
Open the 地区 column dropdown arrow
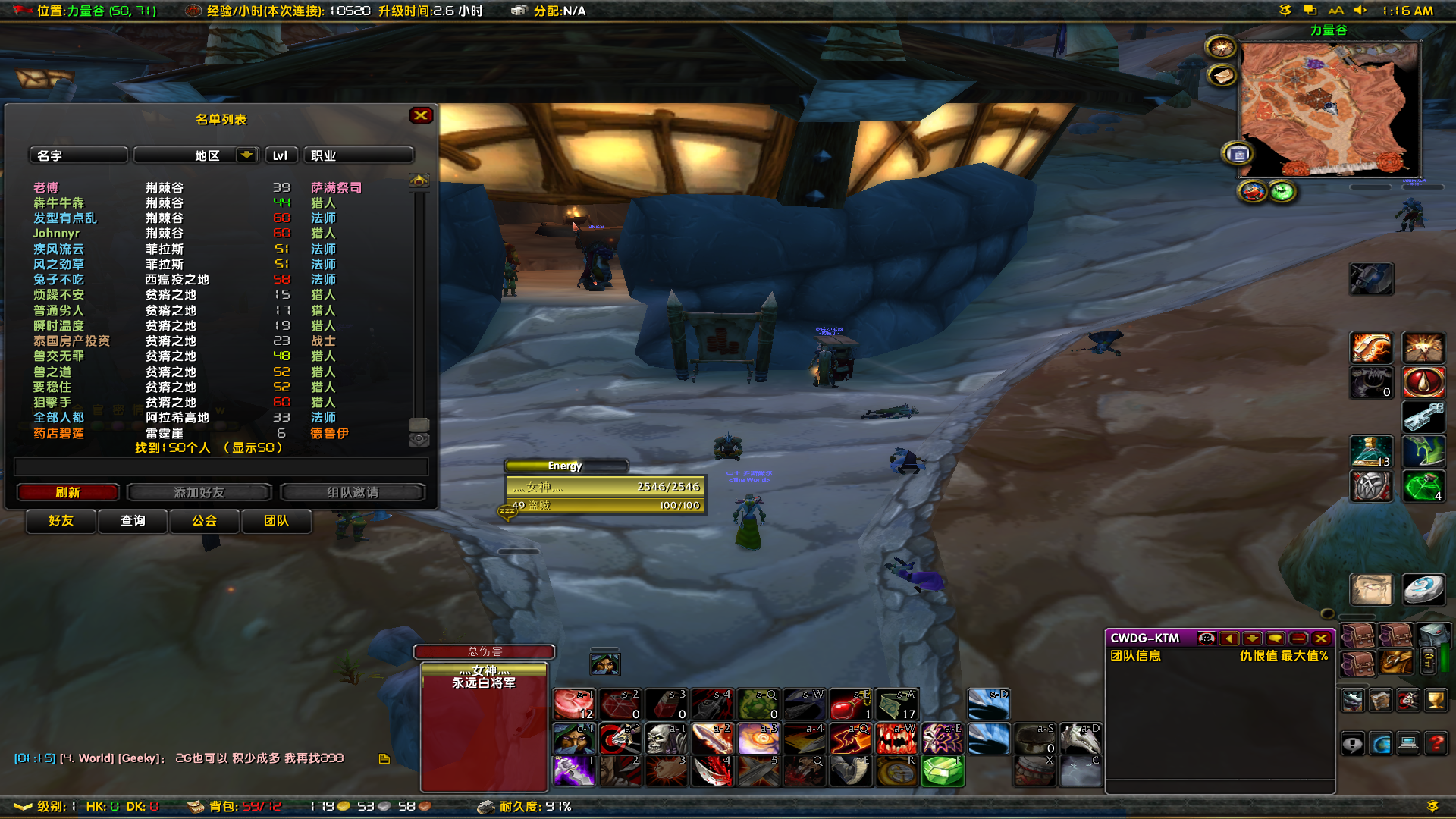click(x=246, y=155)
